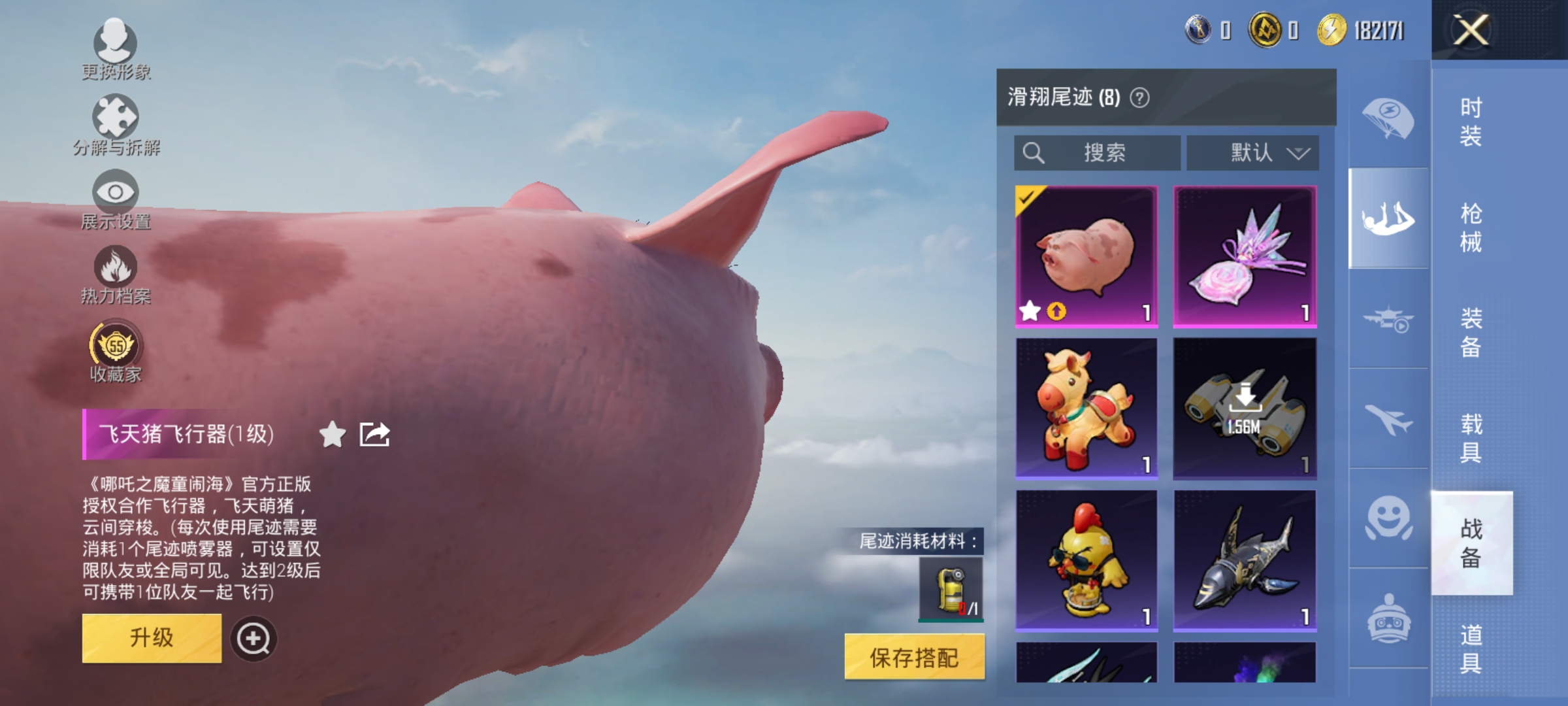Screen dimensions: 1568x706
Task: Open 分解与拆解 dismantle panel
Action: pyautogui.click(x=116, y=121)
